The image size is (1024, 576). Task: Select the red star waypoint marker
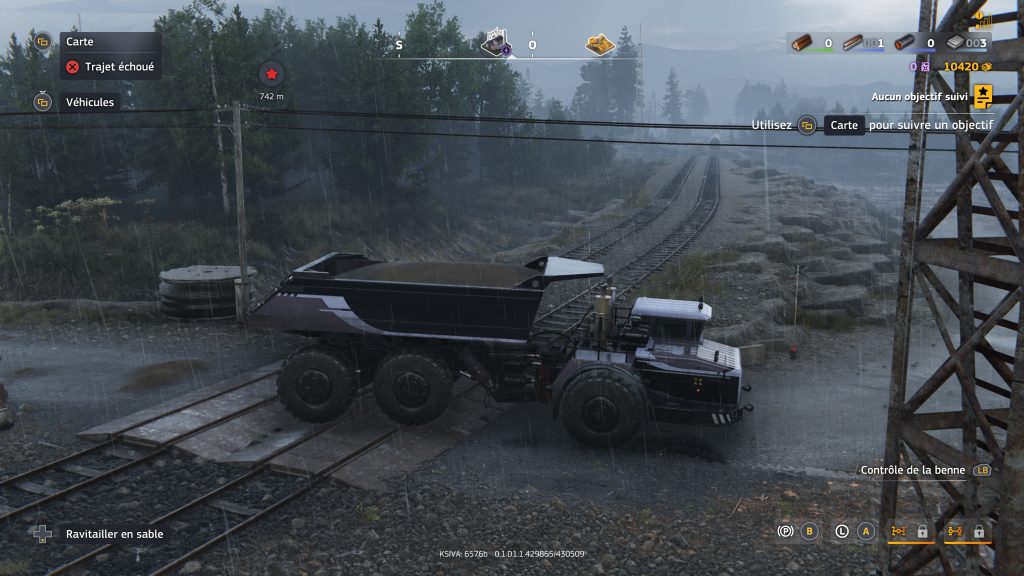pos(271,74)
